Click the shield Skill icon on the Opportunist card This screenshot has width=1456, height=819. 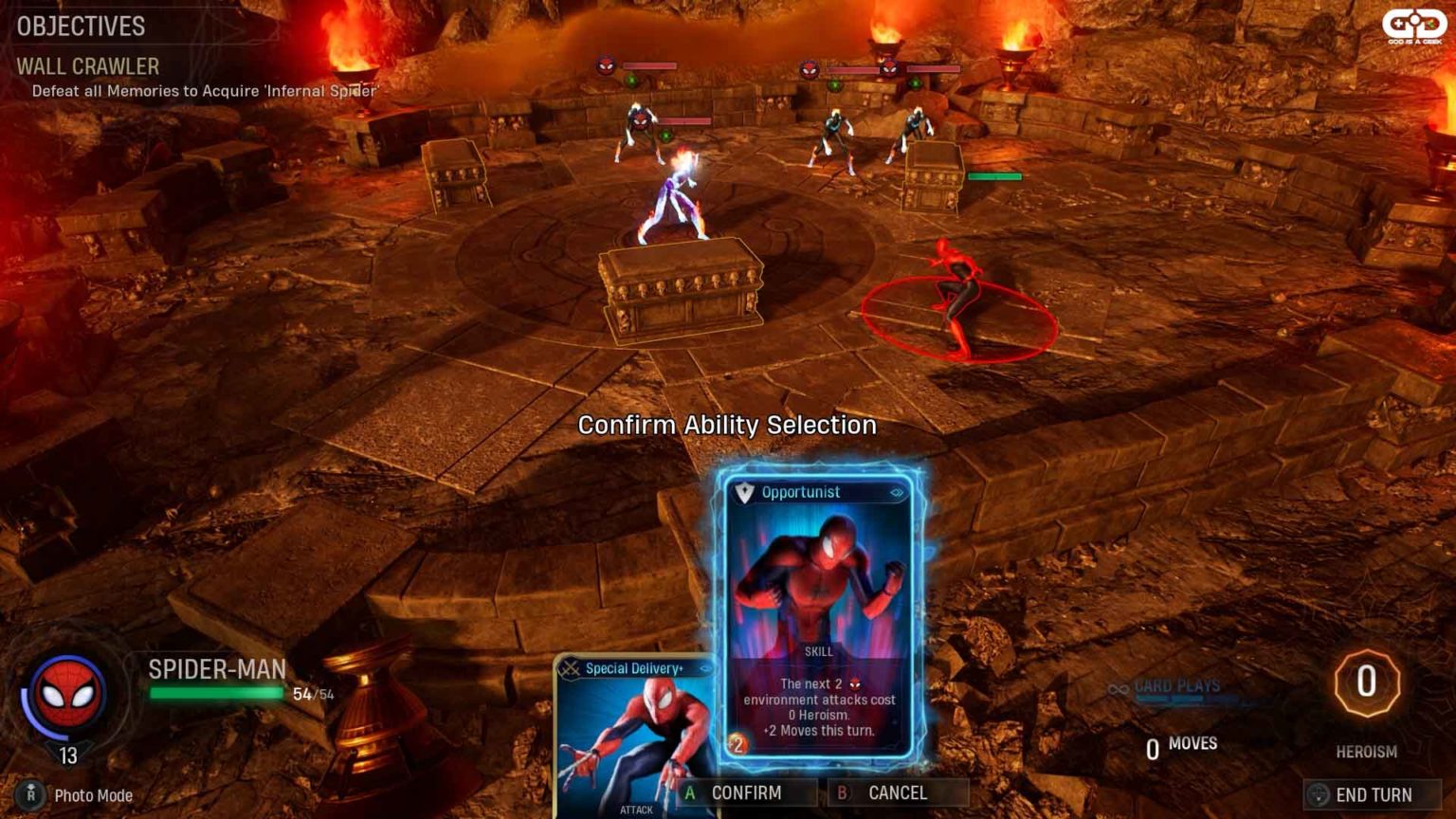click(744, 492)
